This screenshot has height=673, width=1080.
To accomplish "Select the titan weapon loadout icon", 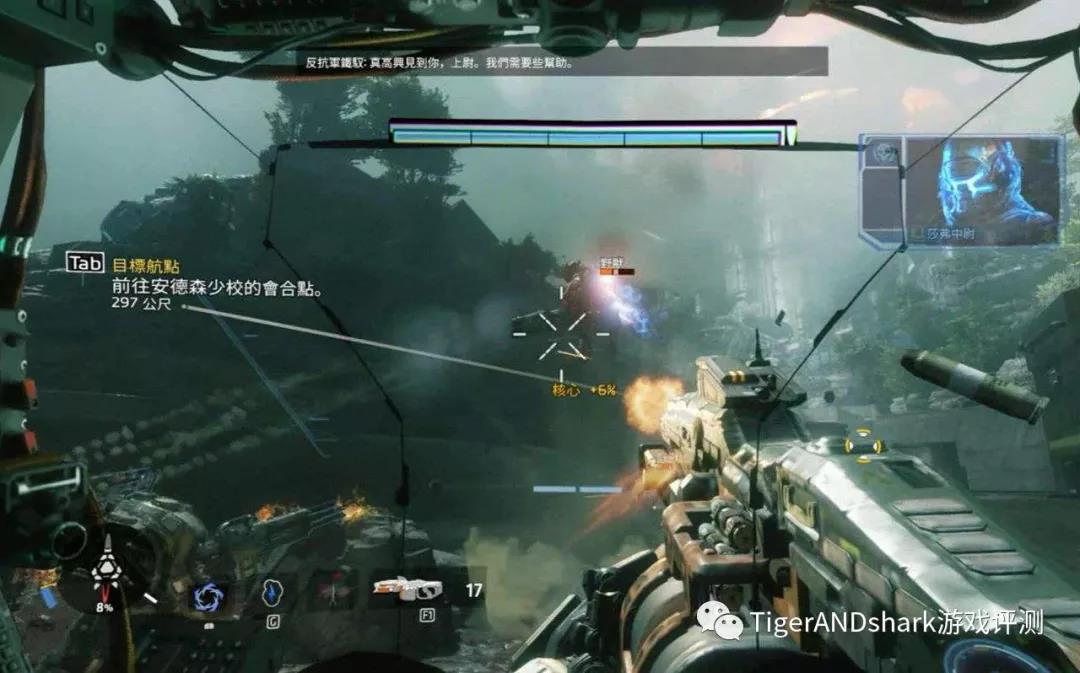I will point(407,590).
